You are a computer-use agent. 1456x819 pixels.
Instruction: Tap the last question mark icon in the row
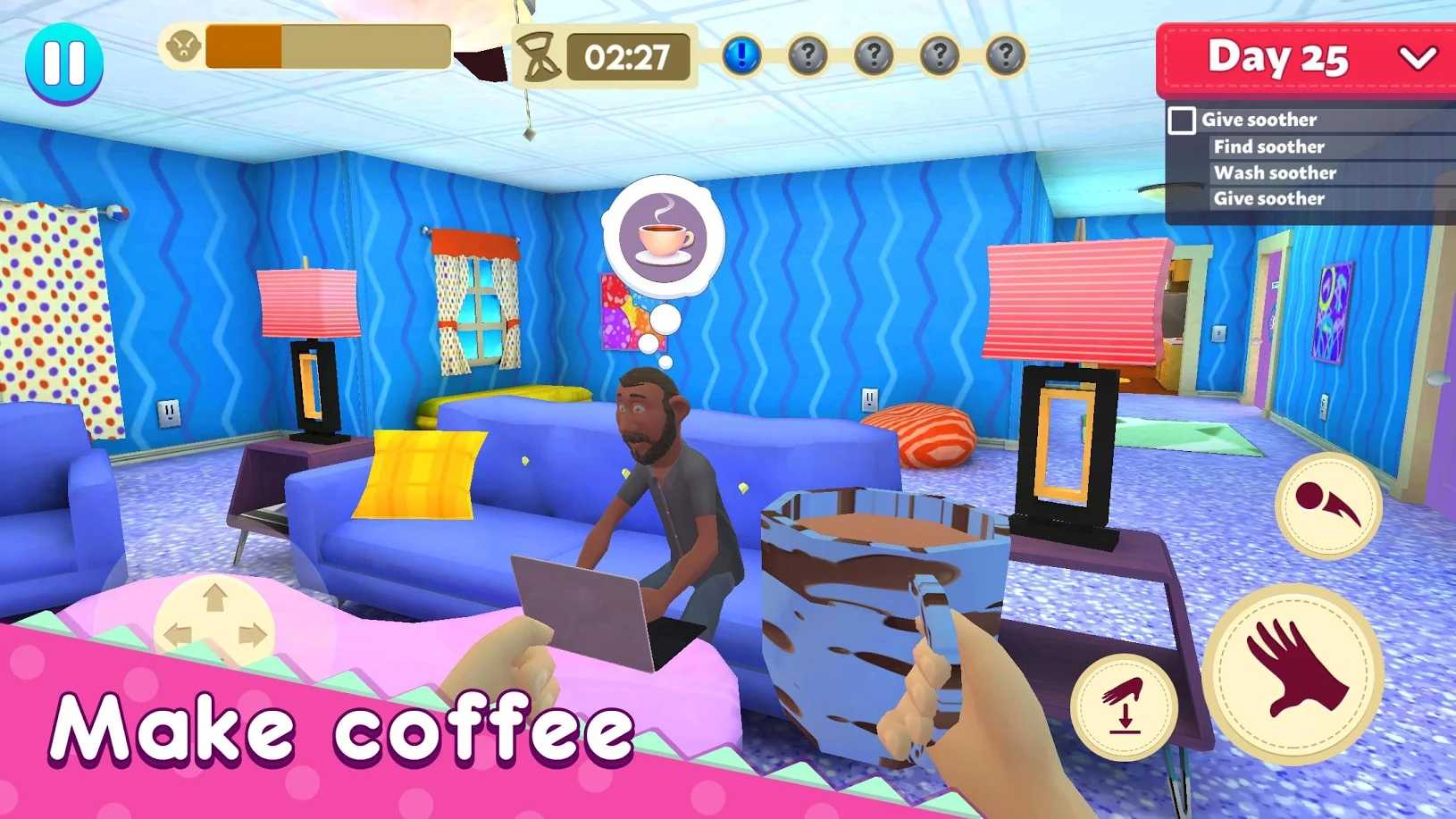click(1006, 54)
